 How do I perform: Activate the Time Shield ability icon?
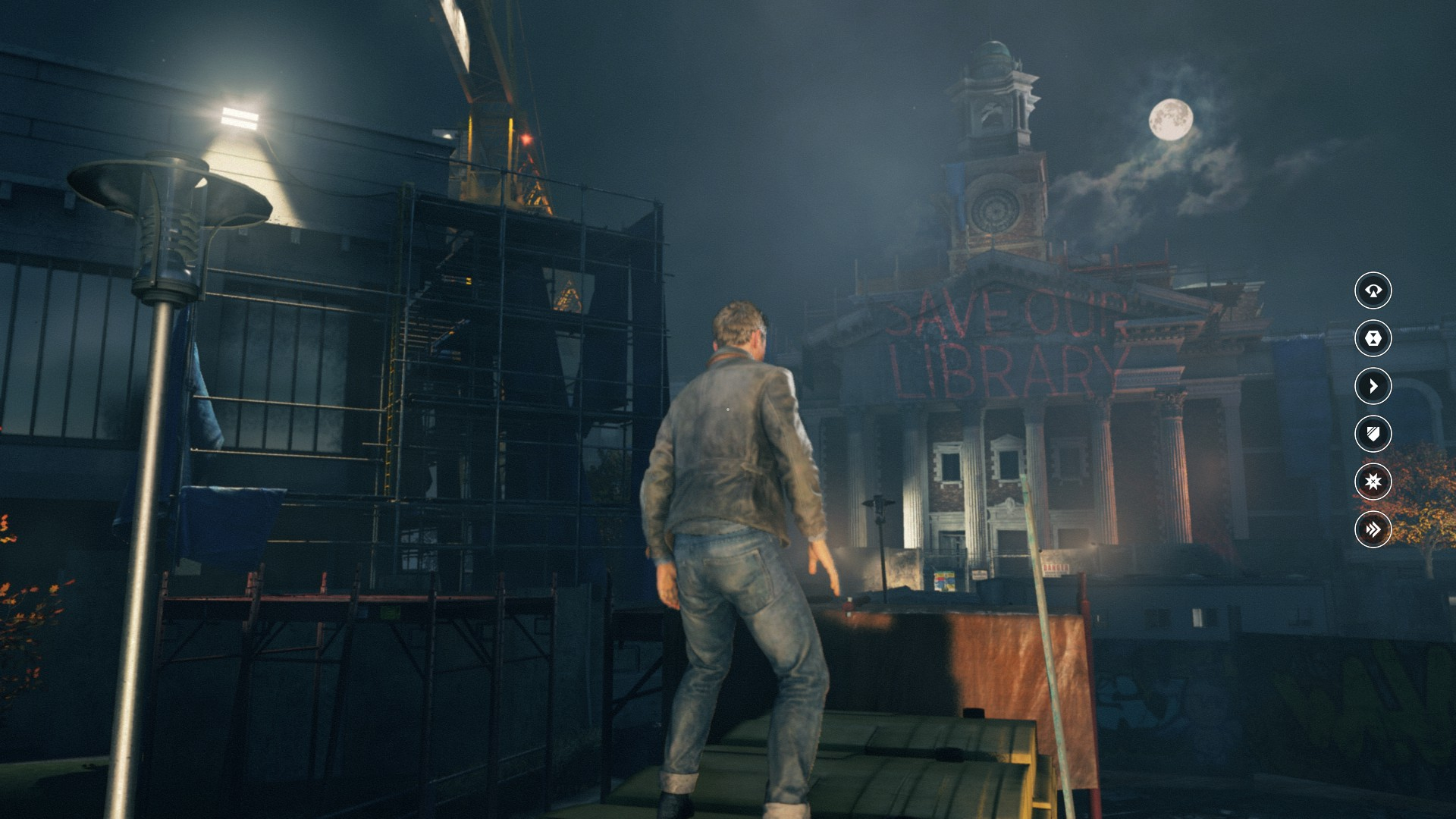point(1373,434)
